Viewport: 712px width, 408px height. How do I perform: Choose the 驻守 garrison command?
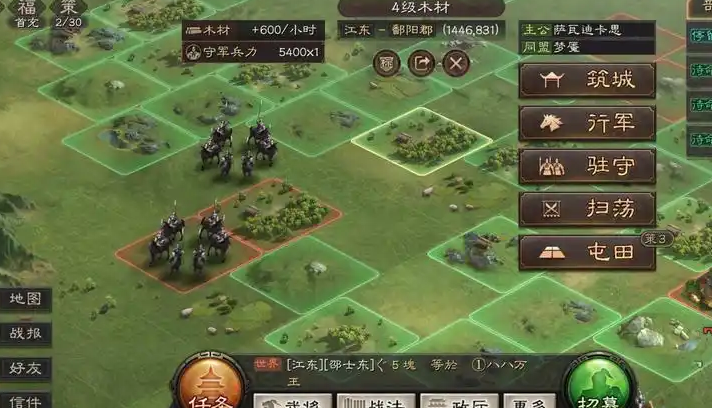point(587,166)
